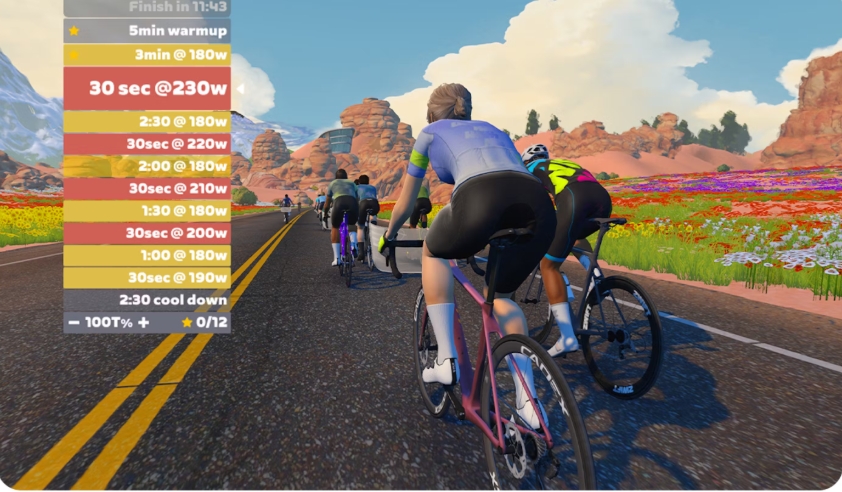The image size is (842, 492).
Task: Increase workout intensity with the plus button
Action: click(x=143, y=322)
